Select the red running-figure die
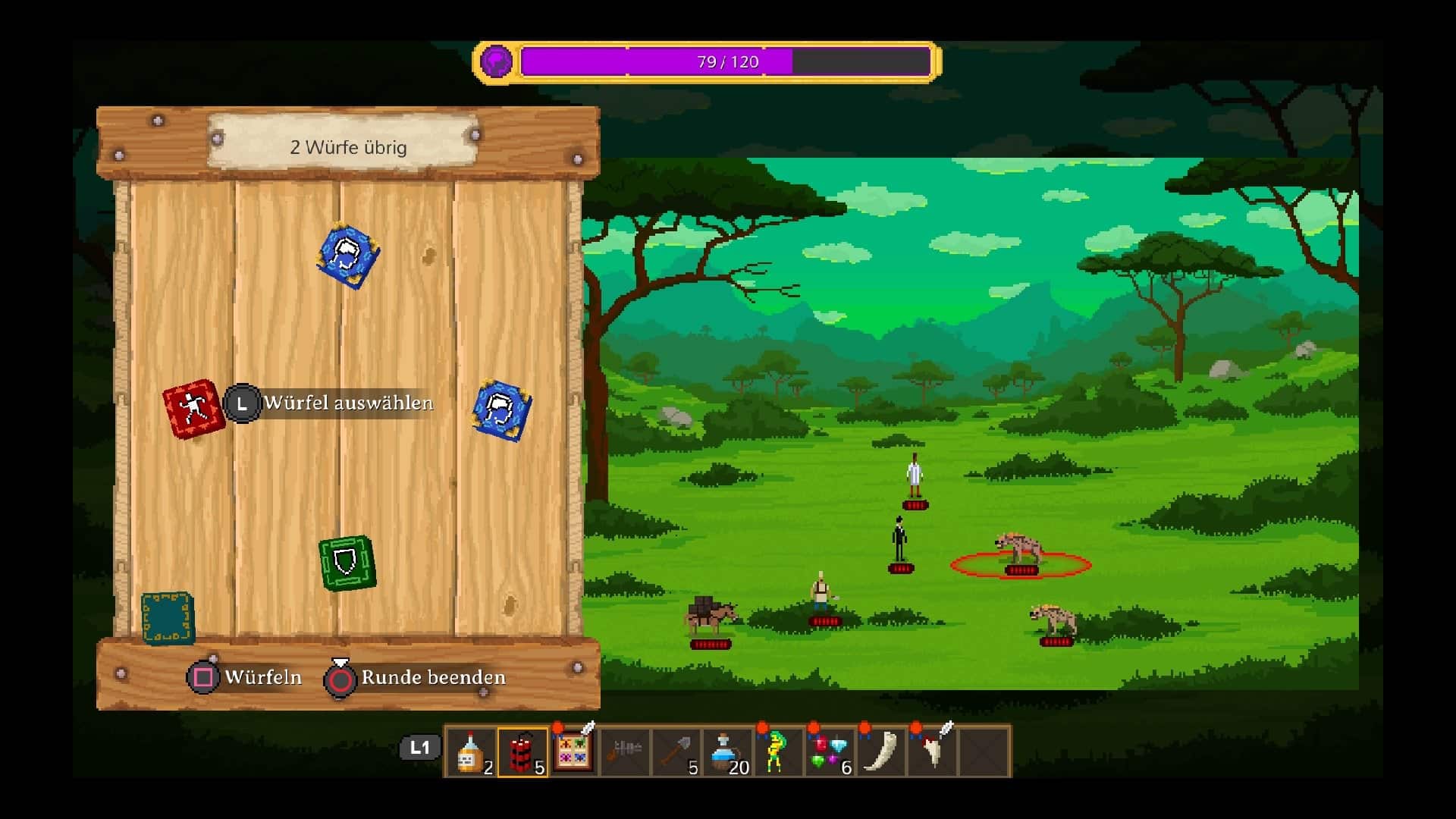The image size is (1456, 819). pos(193,409)
